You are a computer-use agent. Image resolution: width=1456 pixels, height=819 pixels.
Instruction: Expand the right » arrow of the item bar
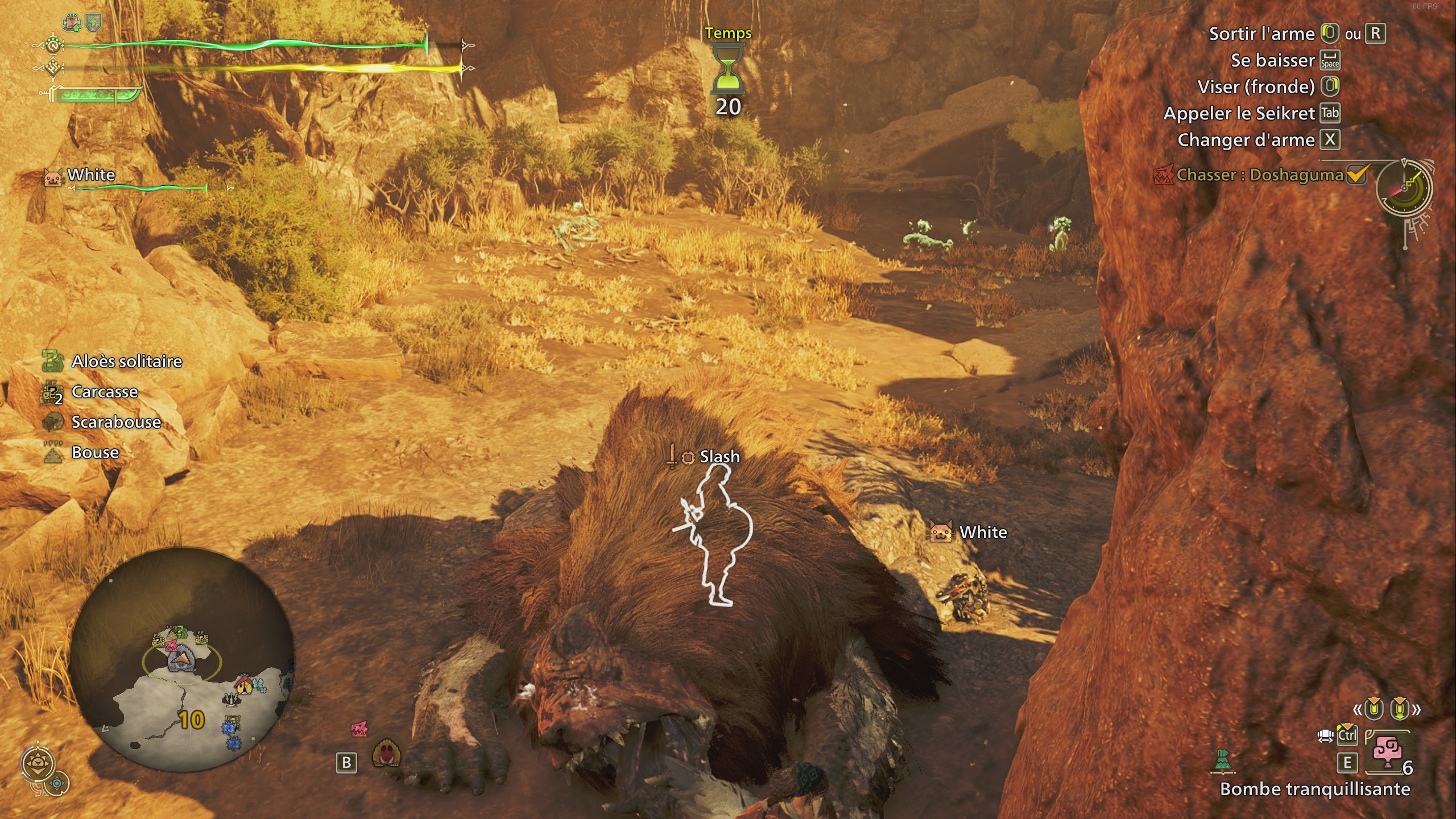(1416, 709)
